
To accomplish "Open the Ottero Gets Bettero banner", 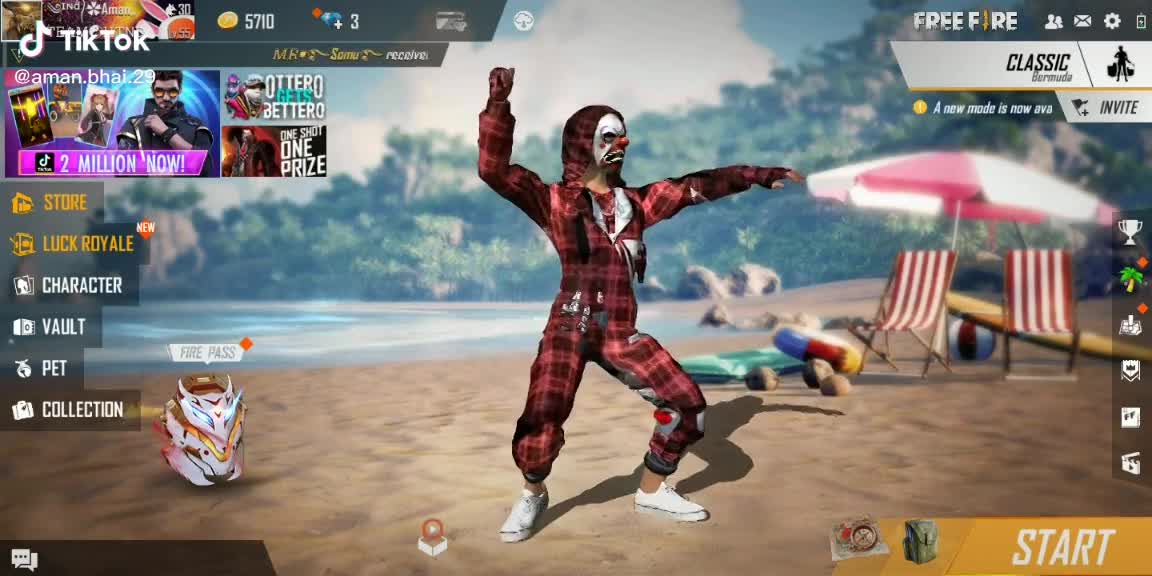I will click(274, 96).
